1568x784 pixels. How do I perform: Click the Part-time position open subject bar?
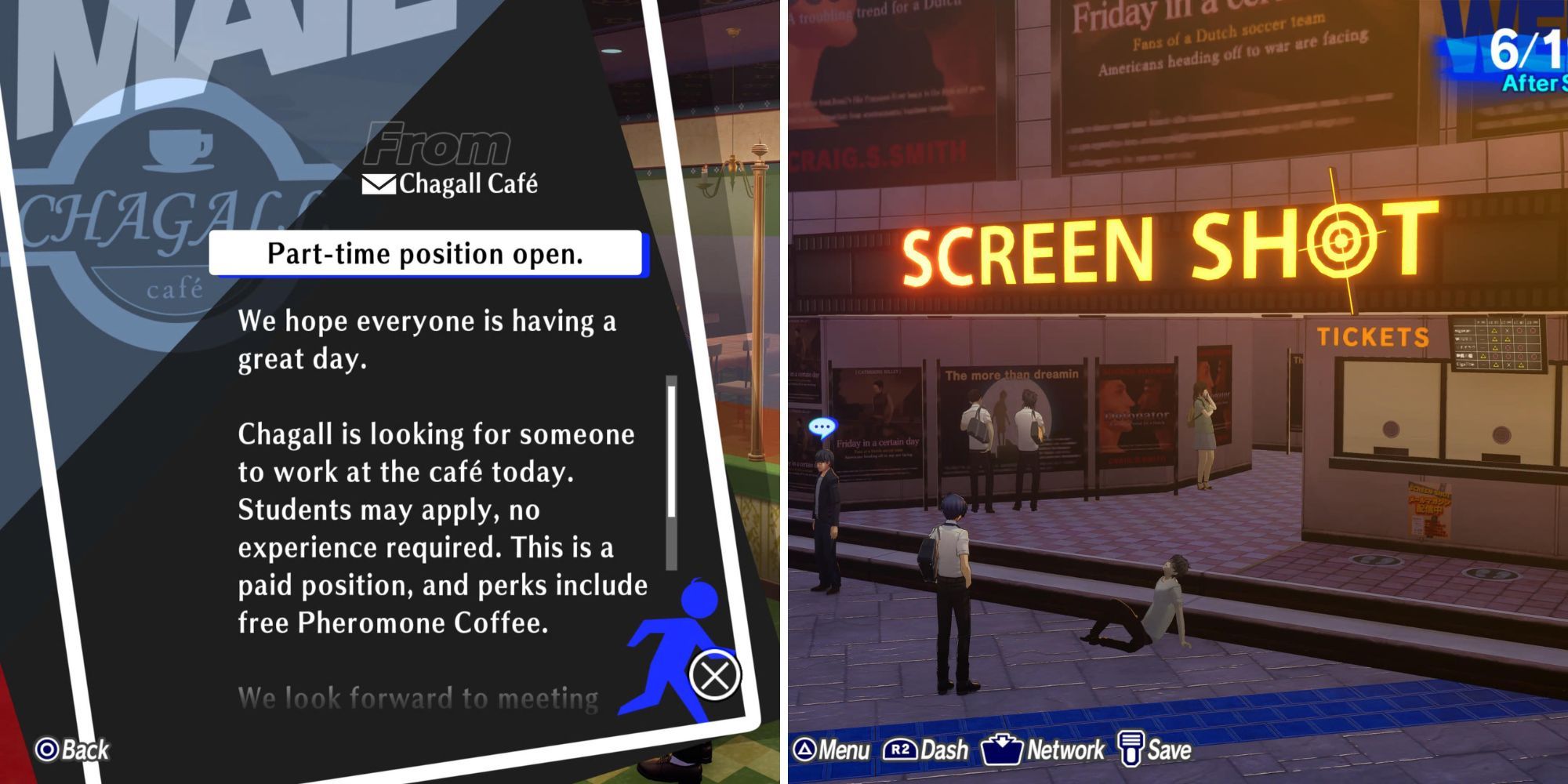pyautogui.click(x=427, y=252)
